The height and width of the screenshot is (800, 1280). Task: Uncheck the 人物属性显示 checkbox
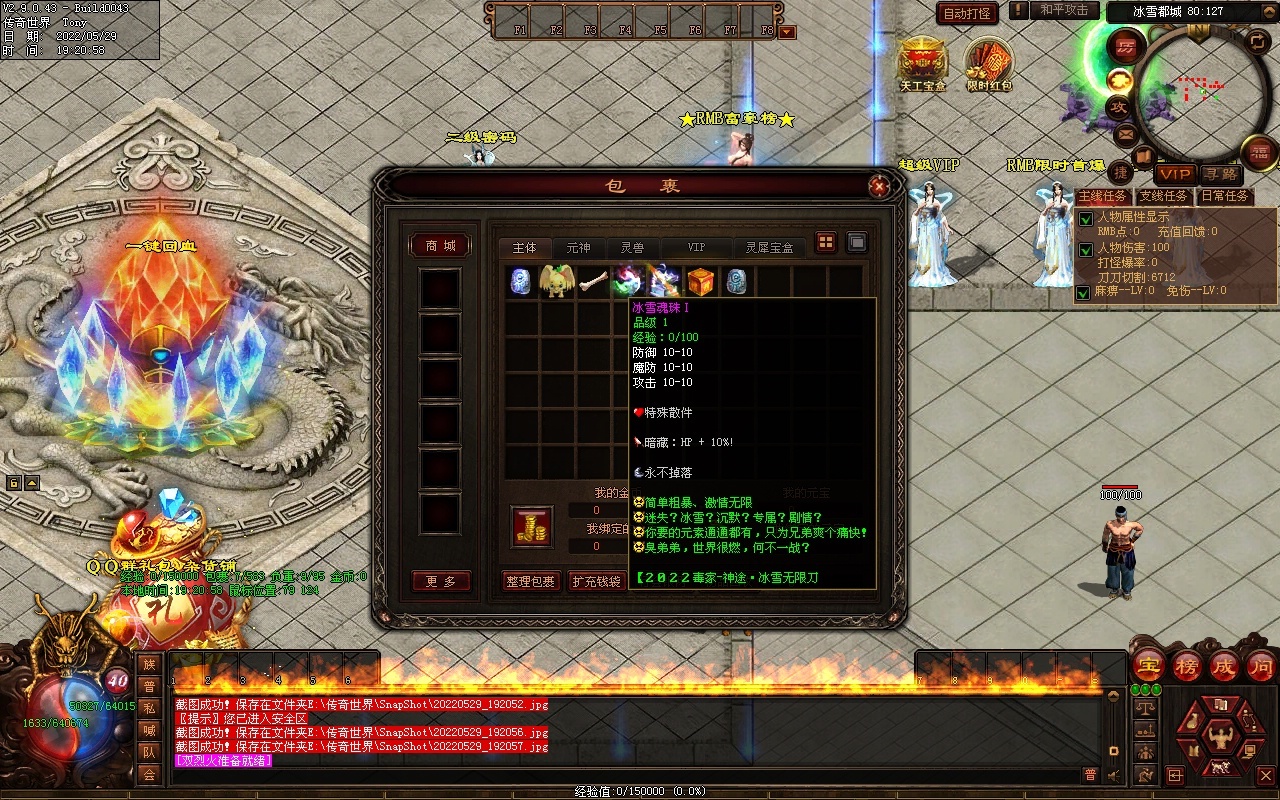pos(1085,219)
